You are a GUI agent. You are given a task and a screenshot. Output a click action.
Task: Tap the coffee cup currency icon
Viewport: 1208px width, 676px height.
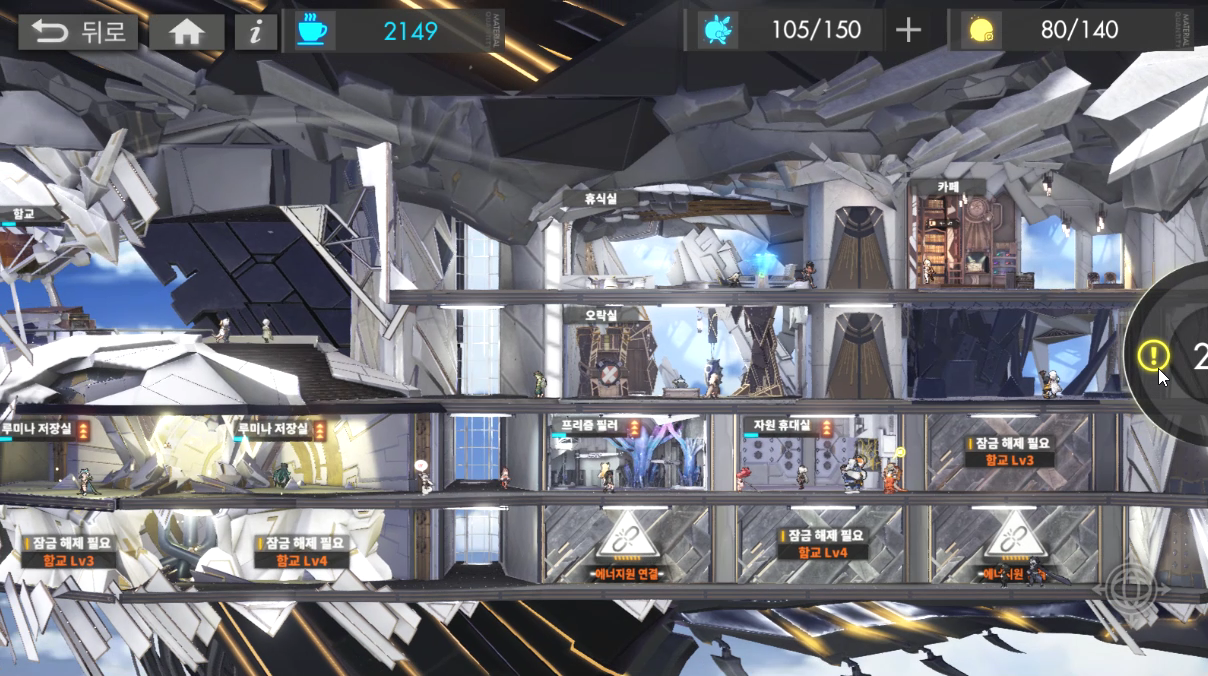click(x=311, y=31)
